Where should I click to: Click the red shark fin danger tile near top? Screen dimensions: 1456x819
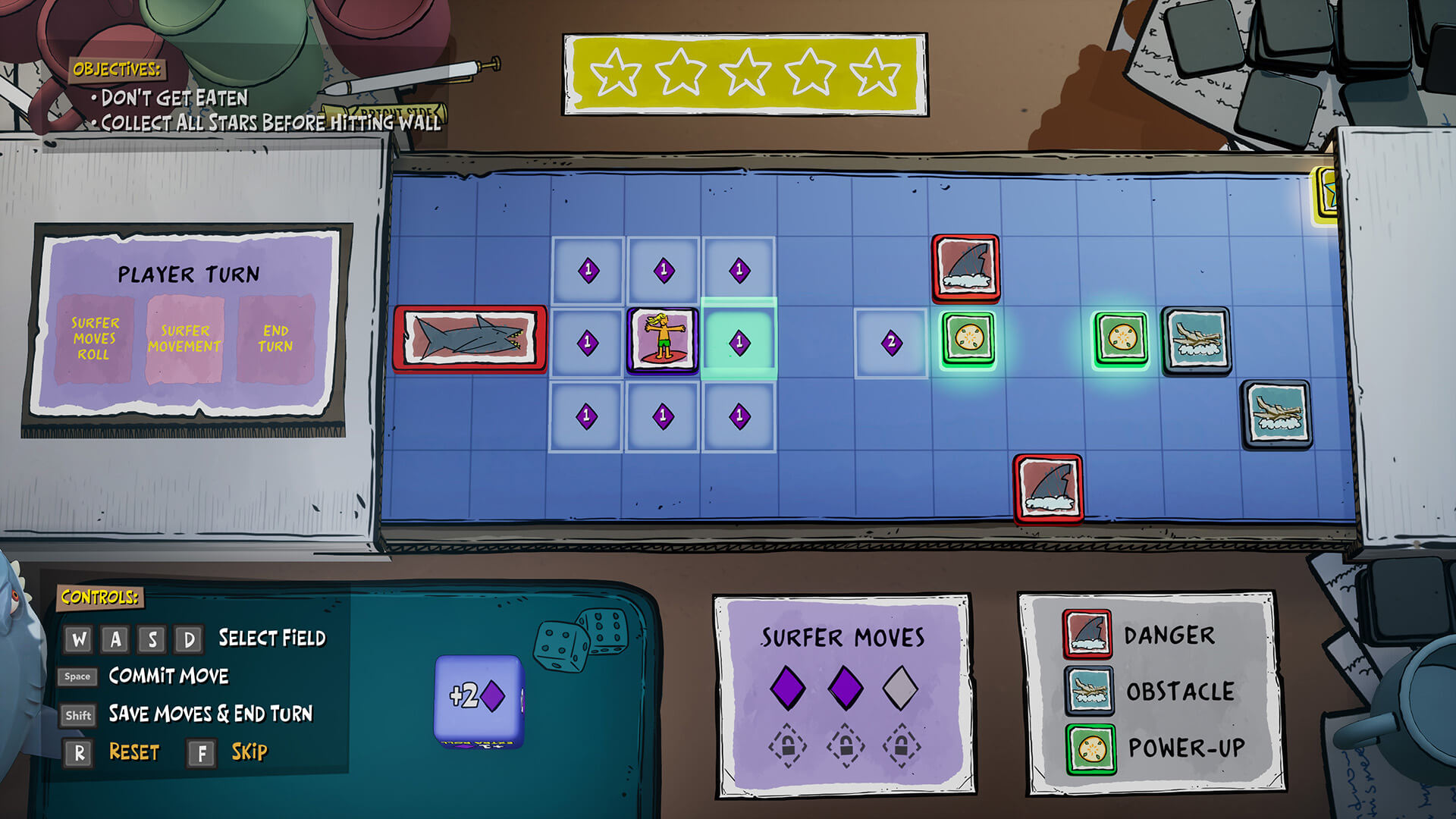pos(966,269)
